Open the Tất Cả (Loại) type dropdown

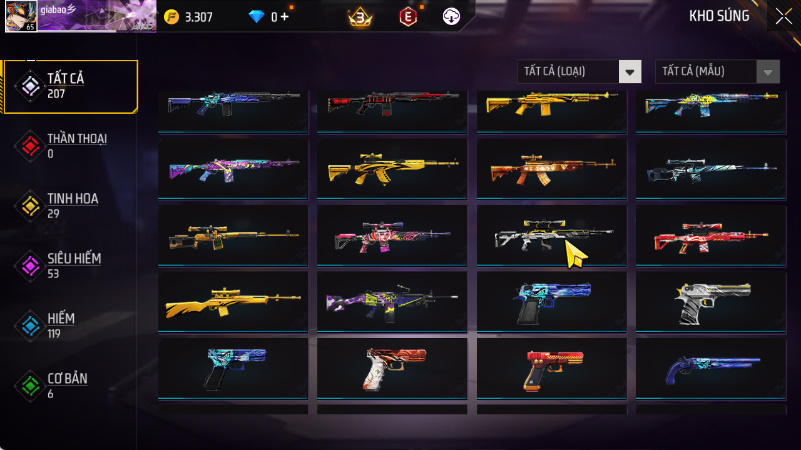(x=579, y=71)
